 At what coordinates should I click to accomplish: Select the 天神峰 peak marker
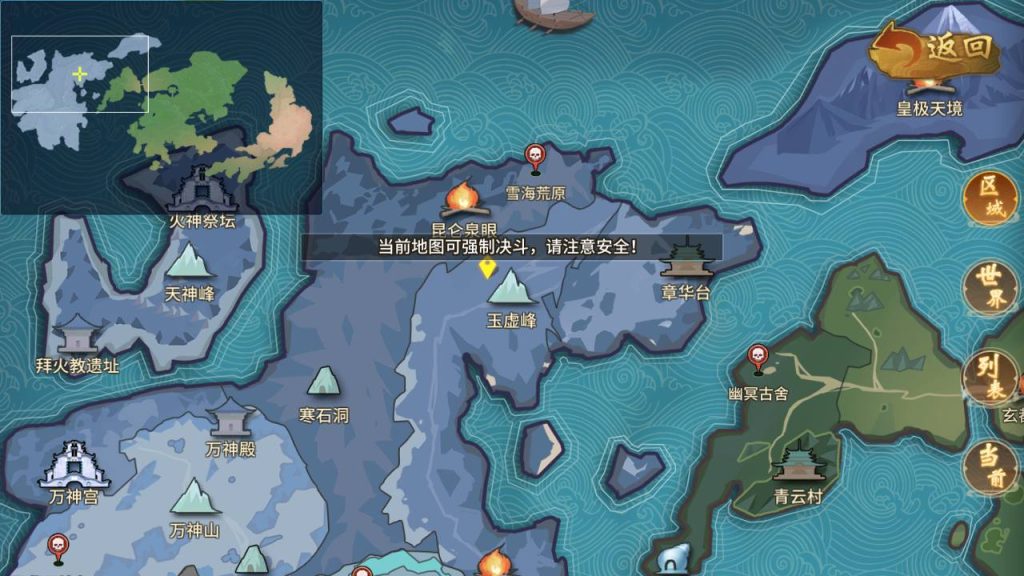[189, 264]
